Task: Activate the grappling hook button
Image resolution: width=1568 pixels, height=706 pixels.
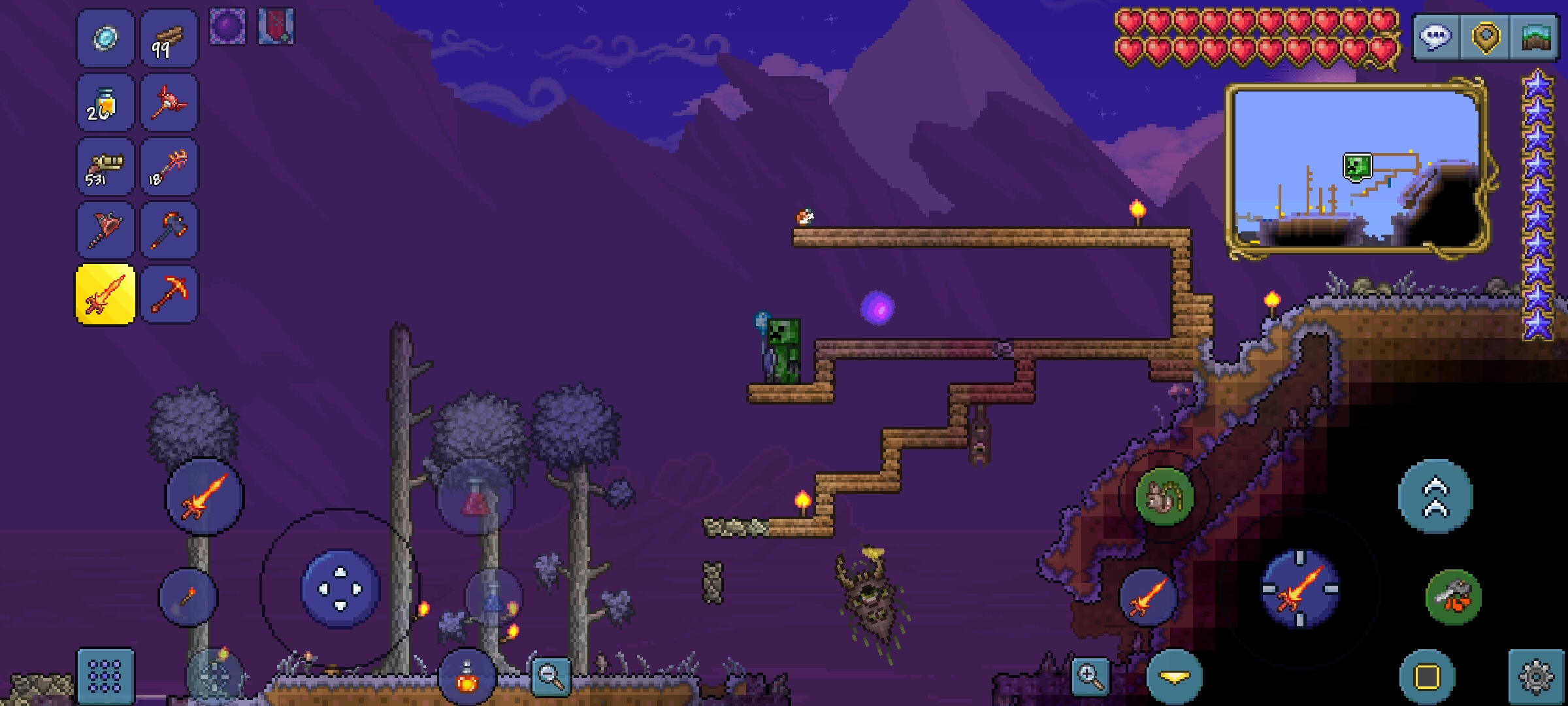Action: click(1453, 596)
